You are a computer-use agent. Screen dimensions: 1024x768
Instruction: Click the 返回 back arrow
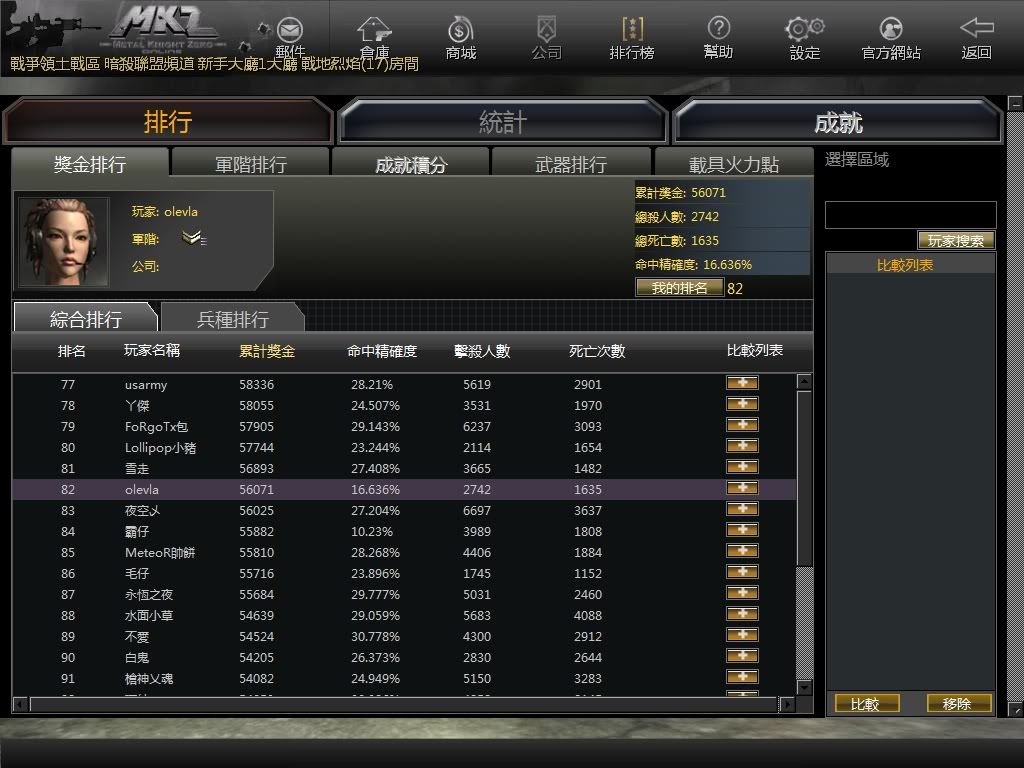[x=976, y=36]
